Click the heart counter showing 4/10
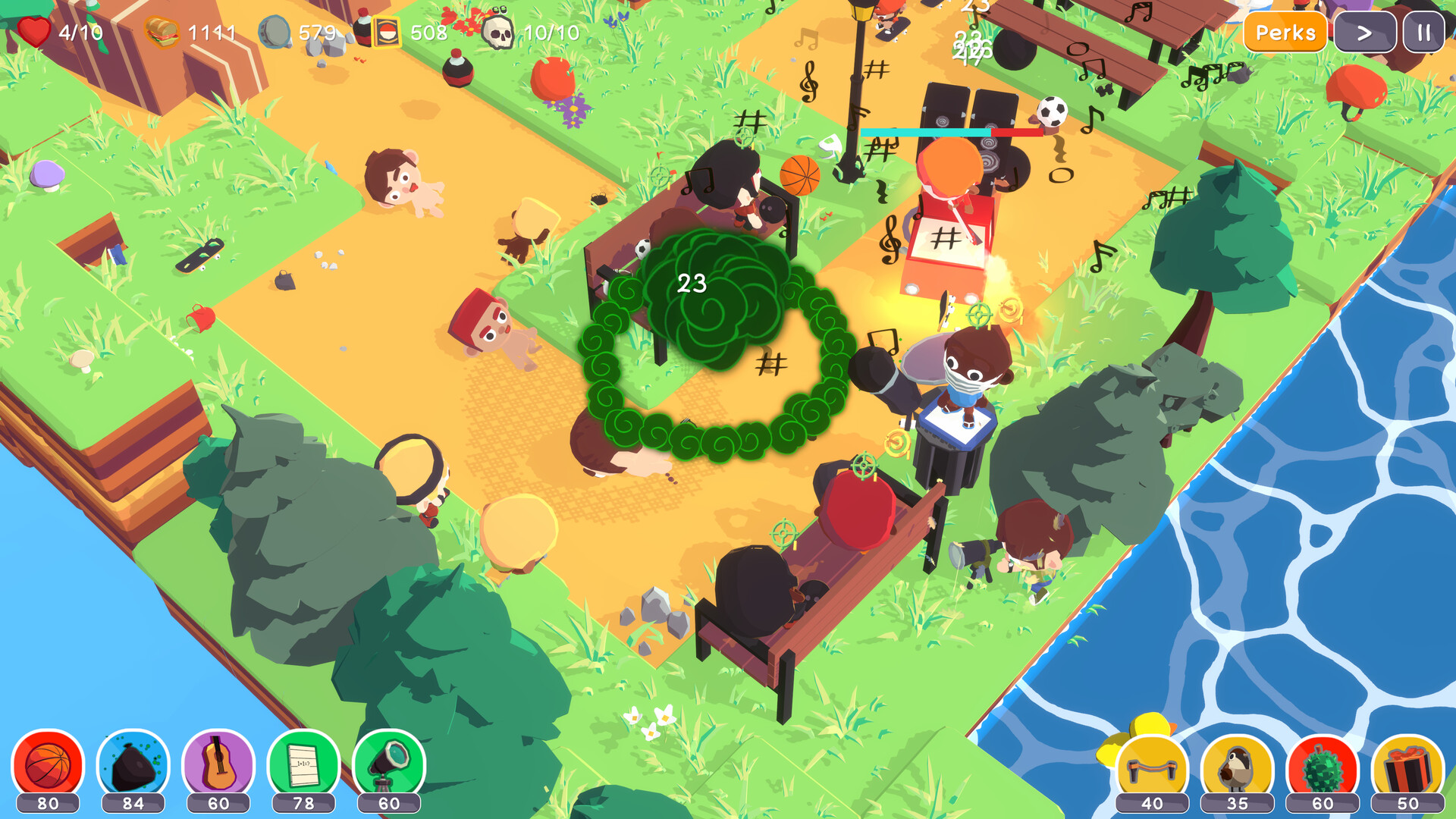The image size is (1456, 819). tap(57, 32)
